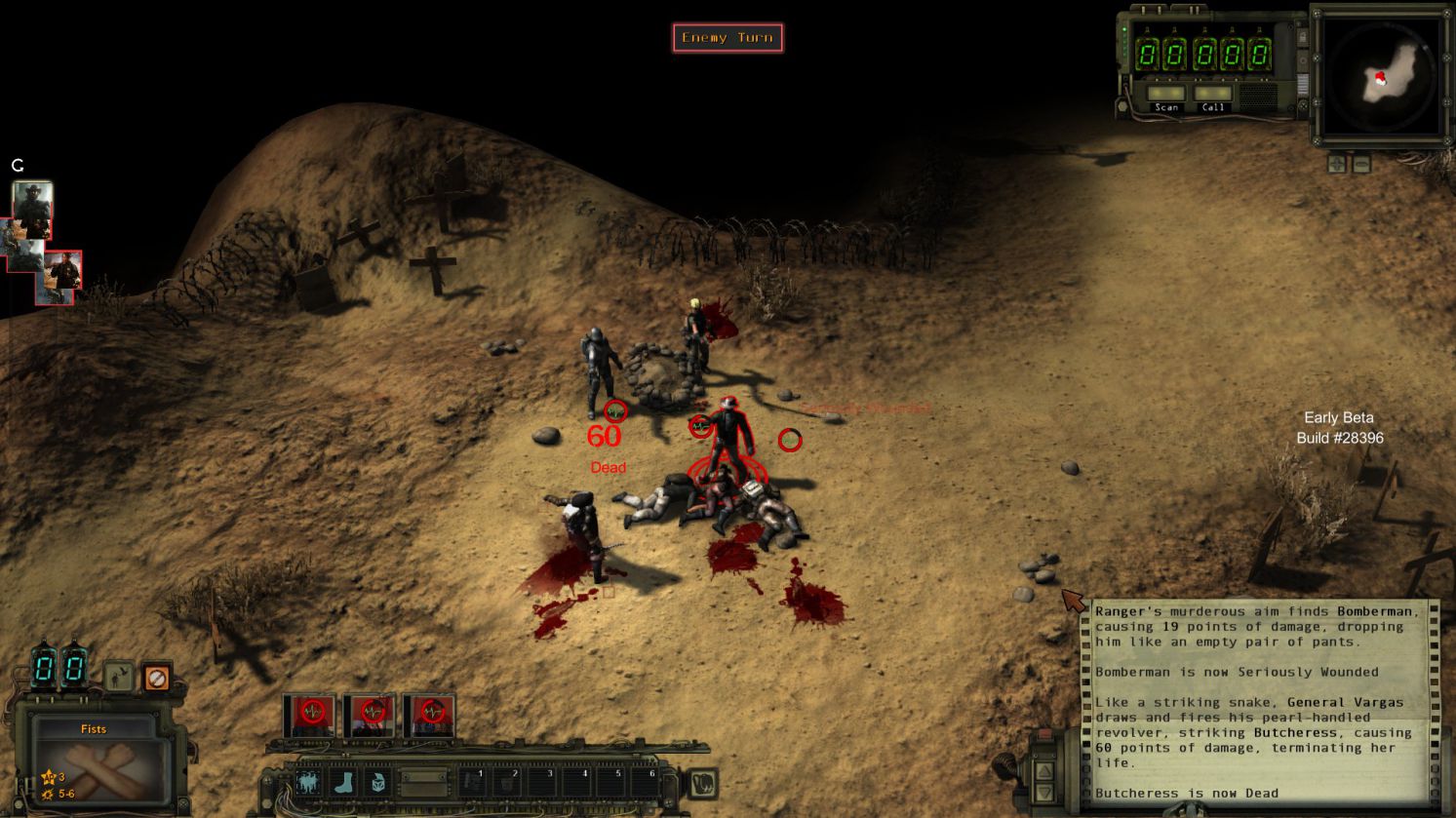Click the lock button beside the radio
1456x818 pixels.
(x=1303, y=39)
